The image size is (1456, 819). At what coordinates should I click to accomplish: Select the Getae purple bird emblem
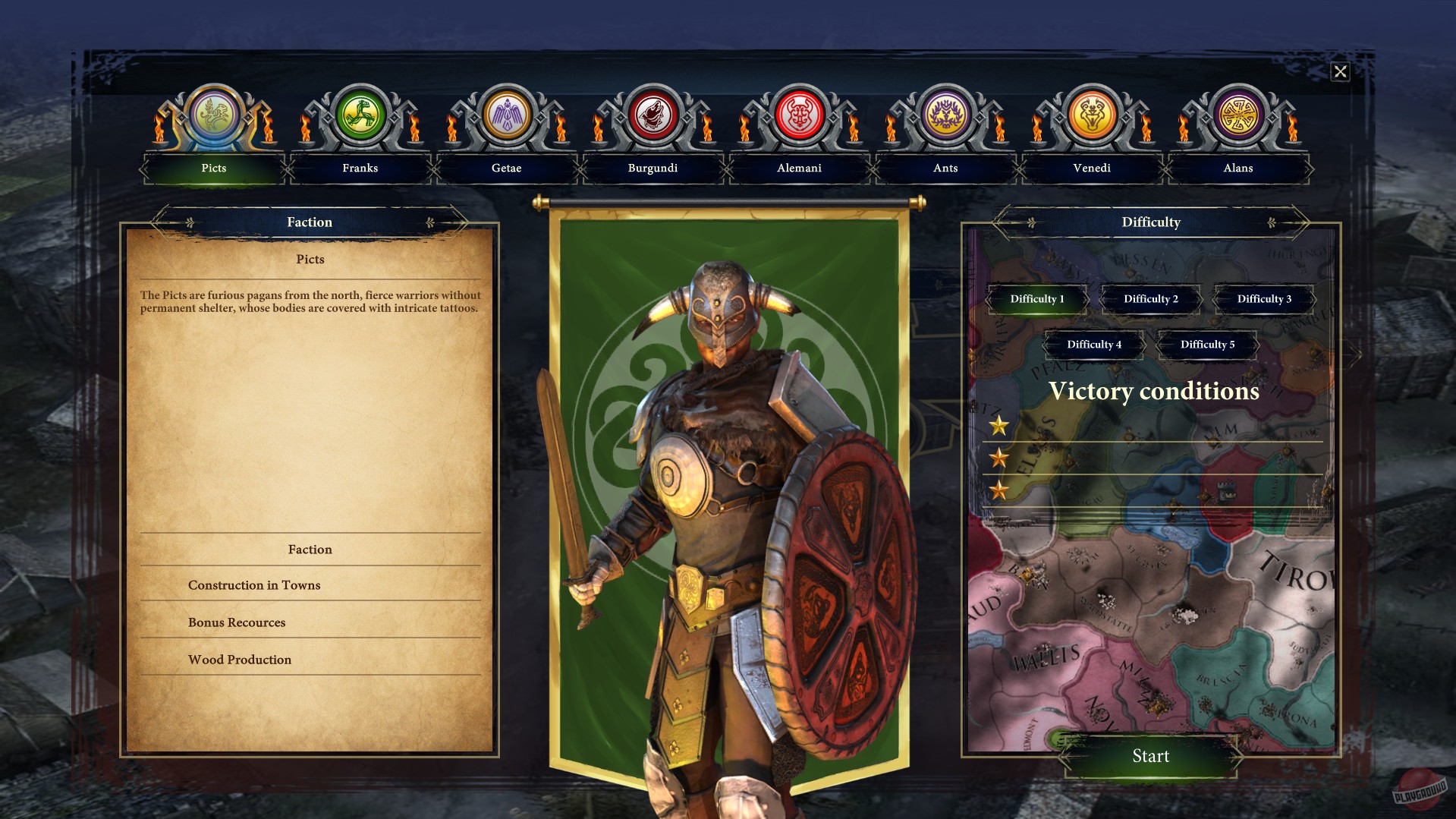point(507,116)
